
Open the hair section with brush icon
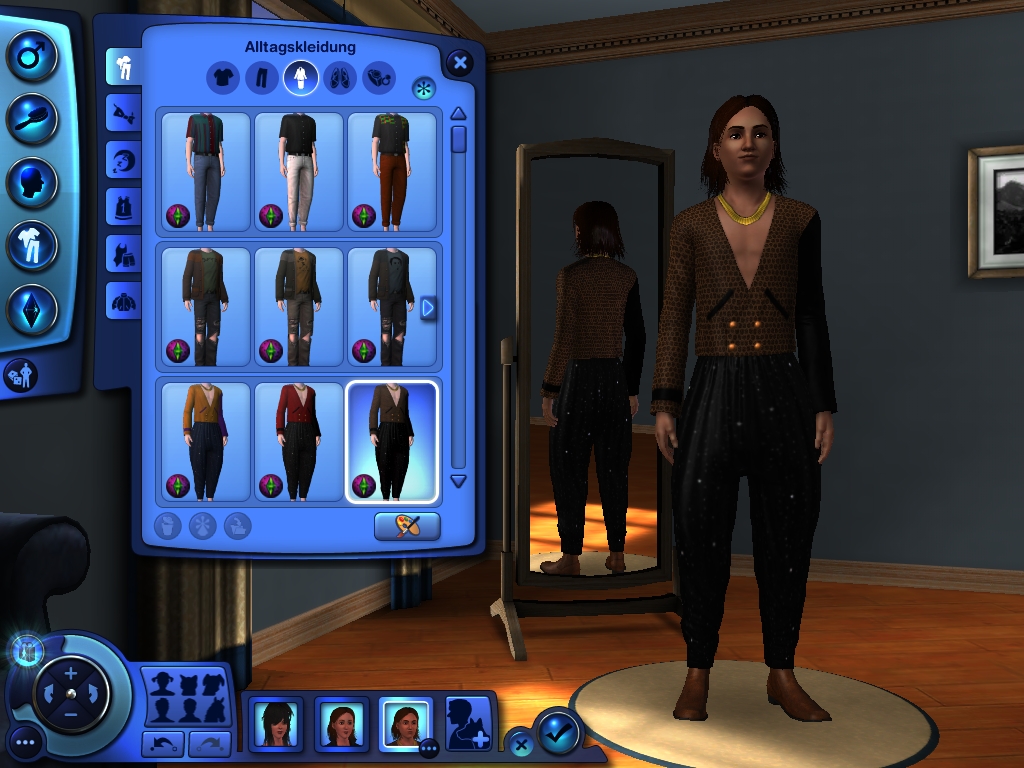click(32, 119)
